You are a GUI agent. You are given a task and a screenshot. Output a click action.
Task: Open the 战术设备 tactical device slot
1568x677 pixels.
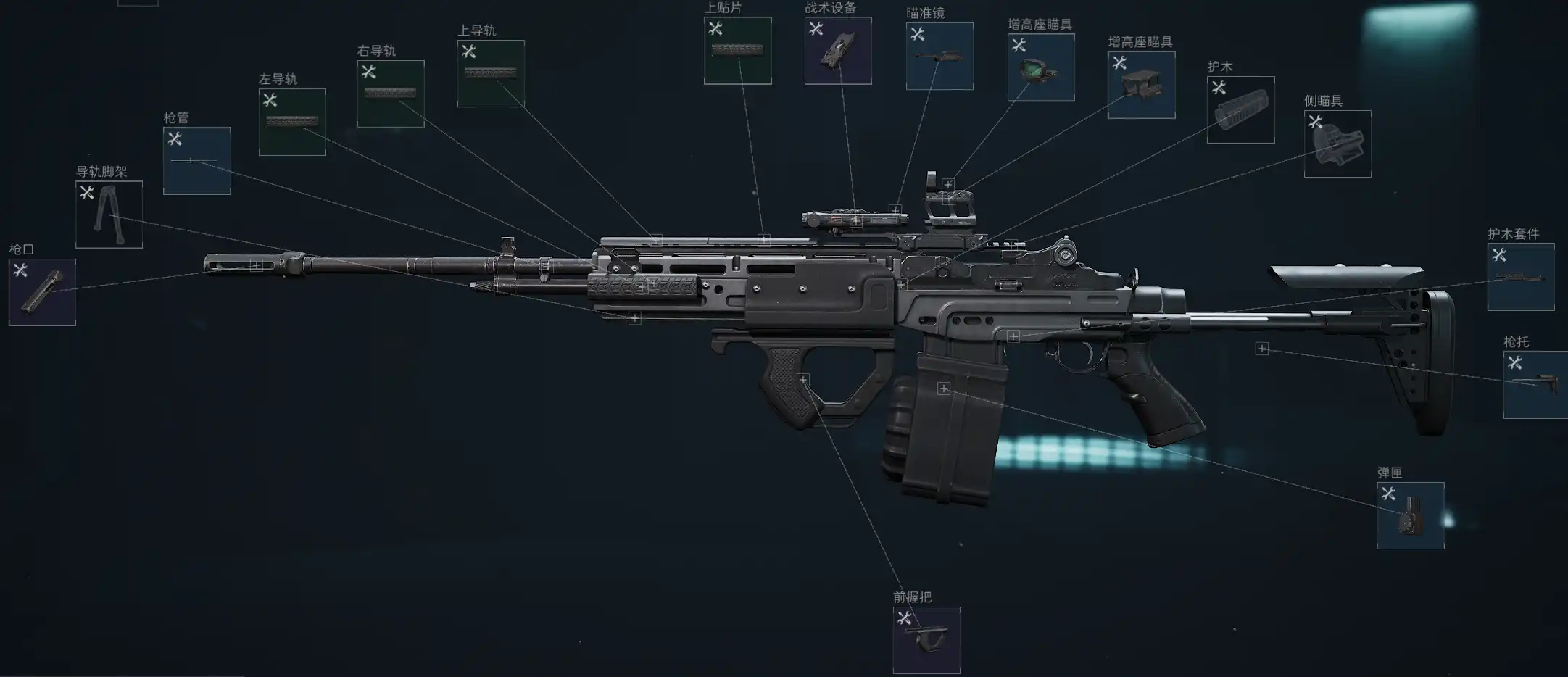click(838, 51)
